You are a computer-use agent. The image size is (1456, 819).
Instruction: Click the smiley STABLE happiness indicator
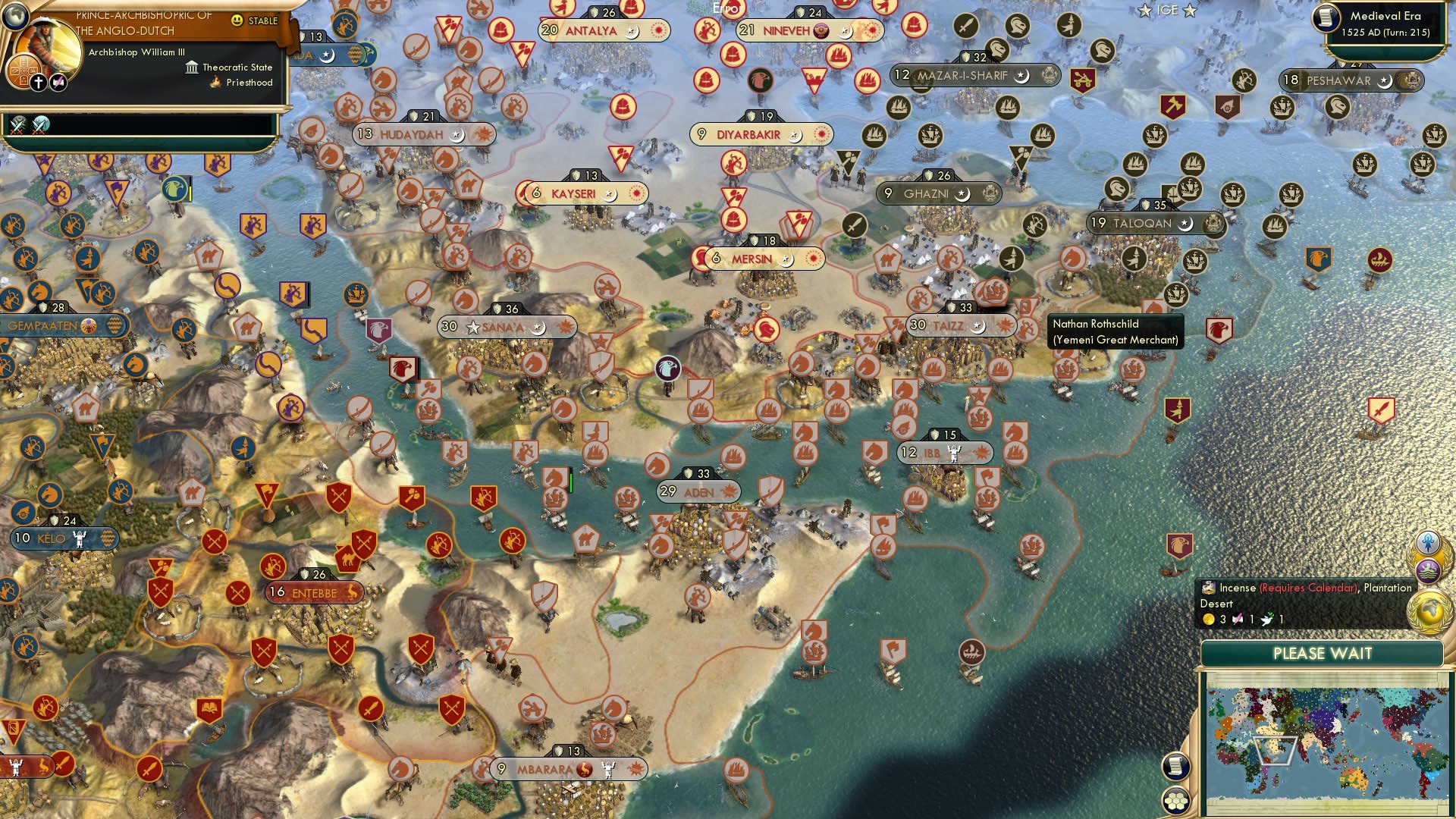click(237, 20)
